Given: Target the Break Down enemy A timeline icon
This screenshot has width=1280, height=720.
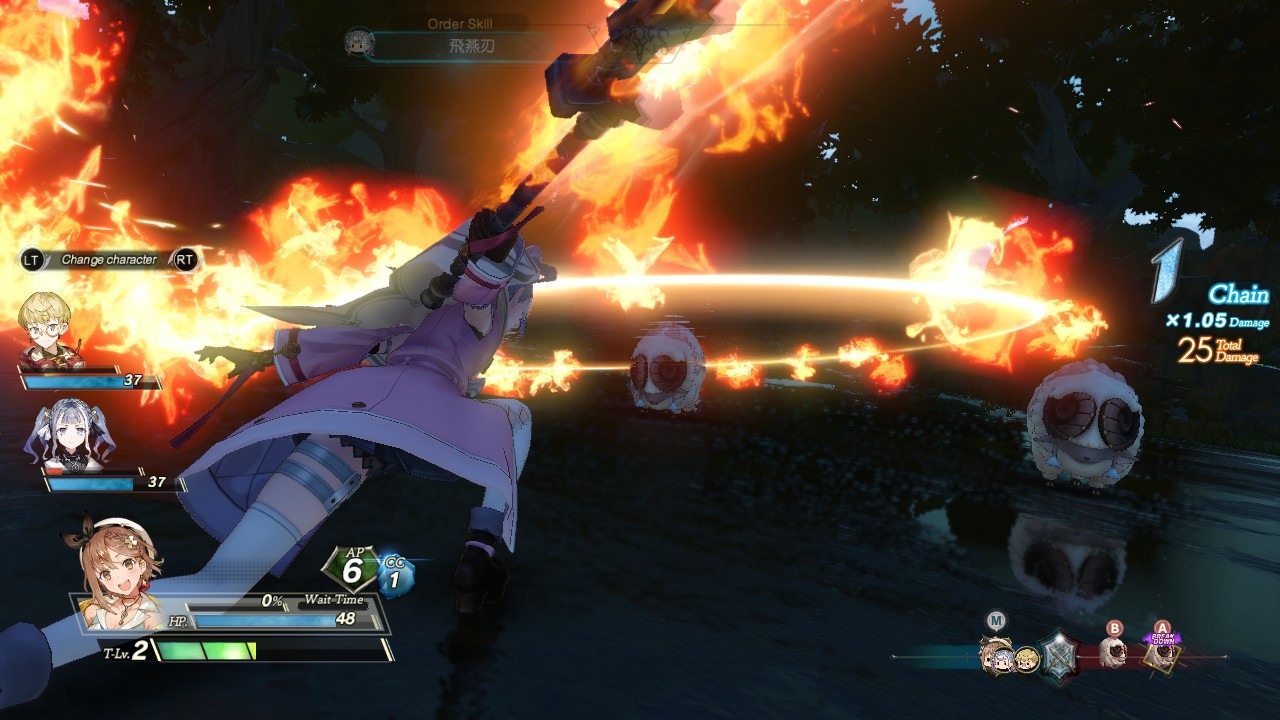Looking at the screenshot, I should [x=1160, y=654].
